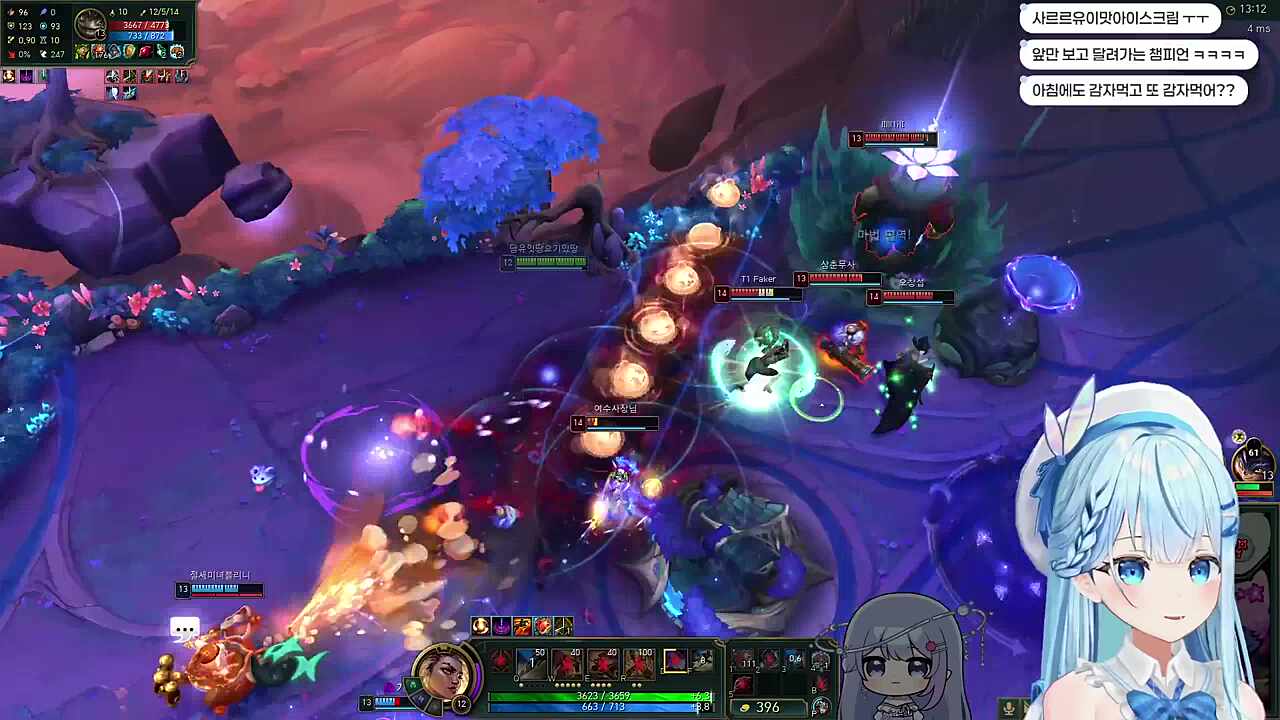The image size is (1280, 720).
Task: Activate the F summoner spell
Action: (x=704, y=661)
